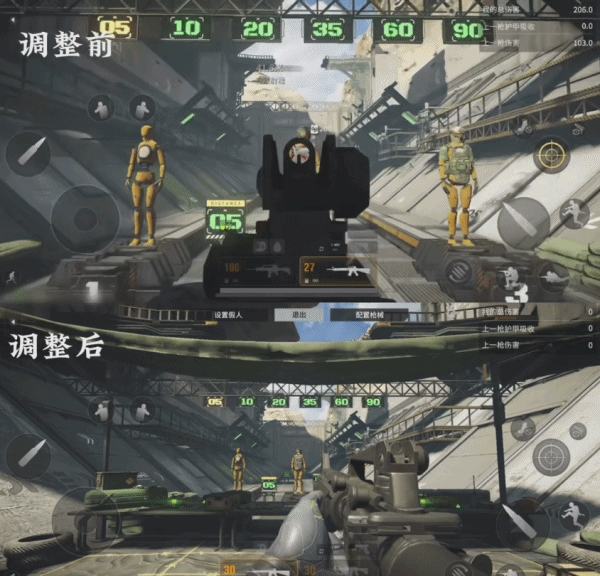Tap the movement joystick in 调整前 view

coord(85,219)
